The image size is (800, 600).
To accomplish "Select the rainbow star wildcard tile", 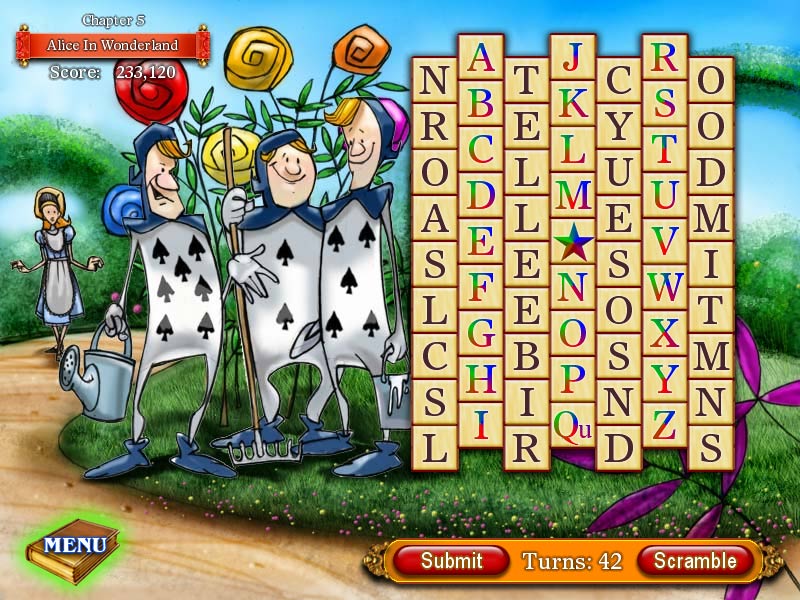I will tap(573, 240).
